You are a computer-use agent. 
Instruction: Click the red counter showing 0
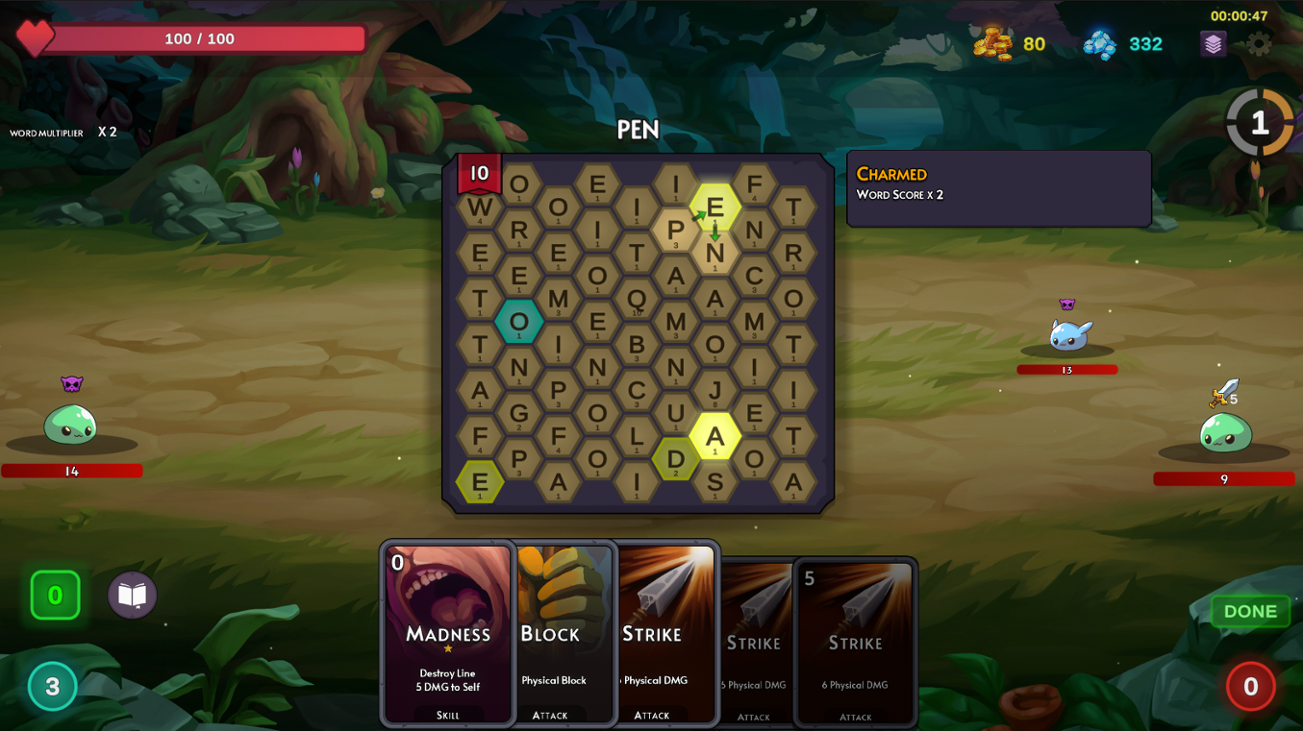coord(1250,687)
